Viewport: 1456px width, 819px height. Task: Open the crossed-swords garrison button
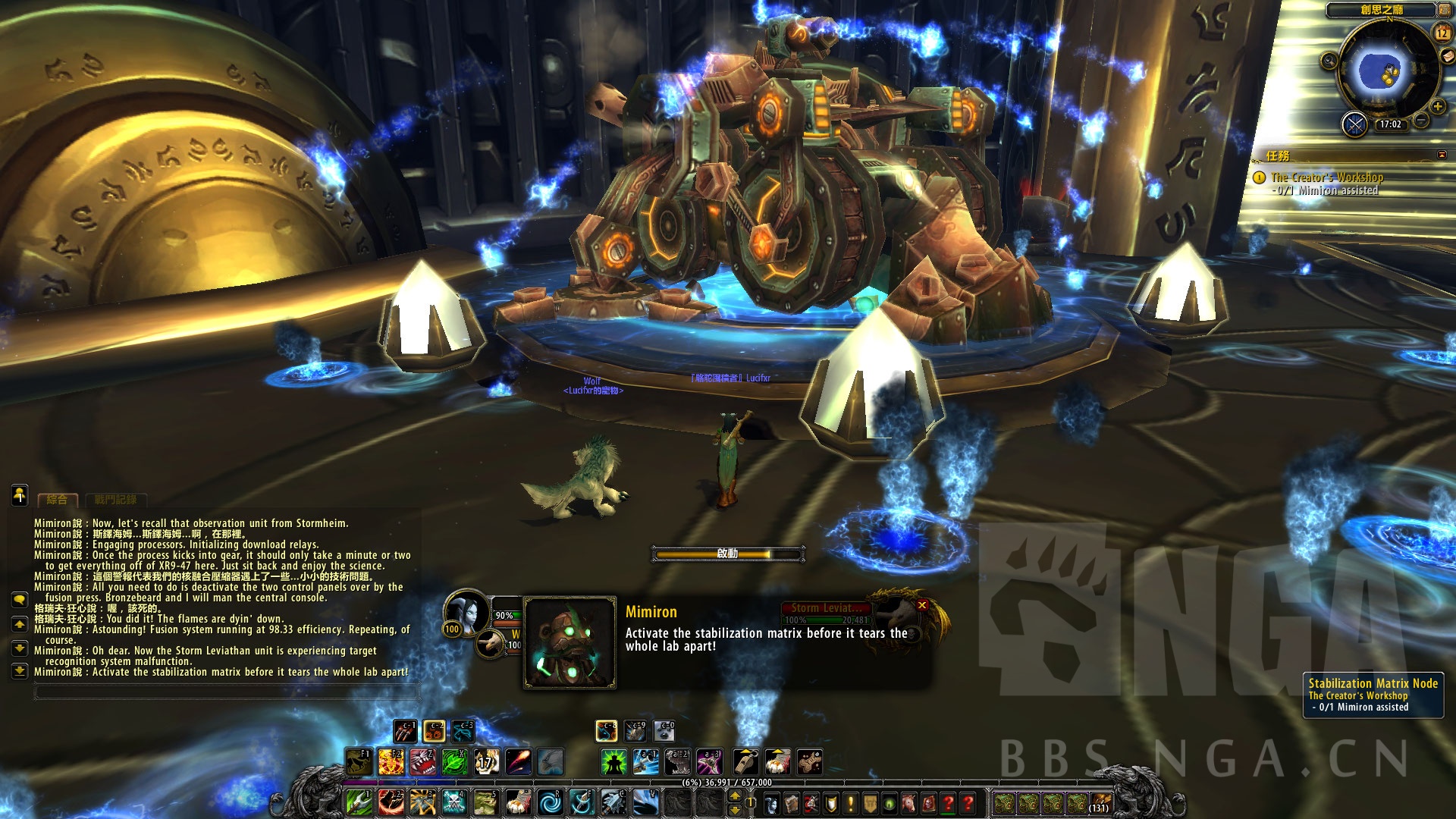pyautogui.click(x=1354, y=124)
